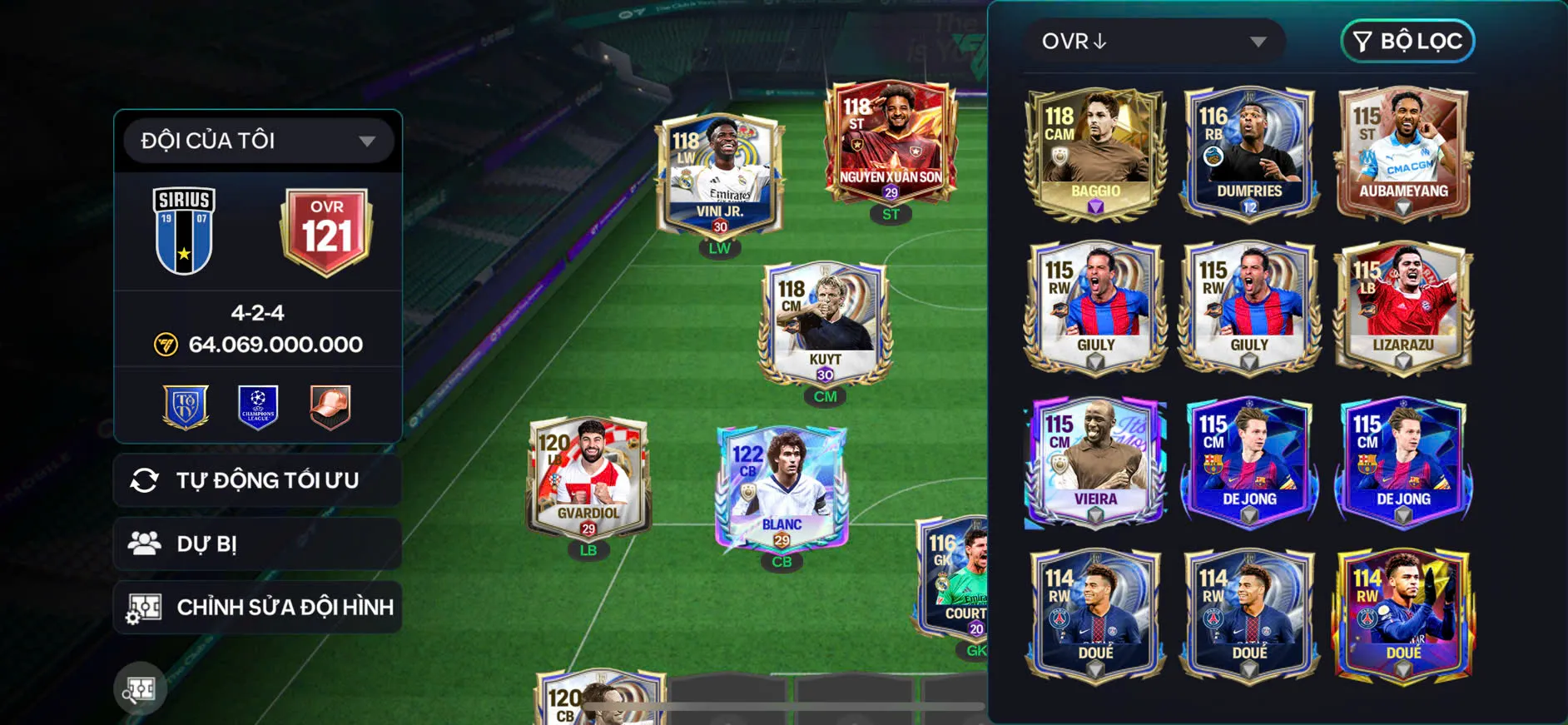
Task: Choose the Dumfries 116 RB card
Action: (1248, 152)
